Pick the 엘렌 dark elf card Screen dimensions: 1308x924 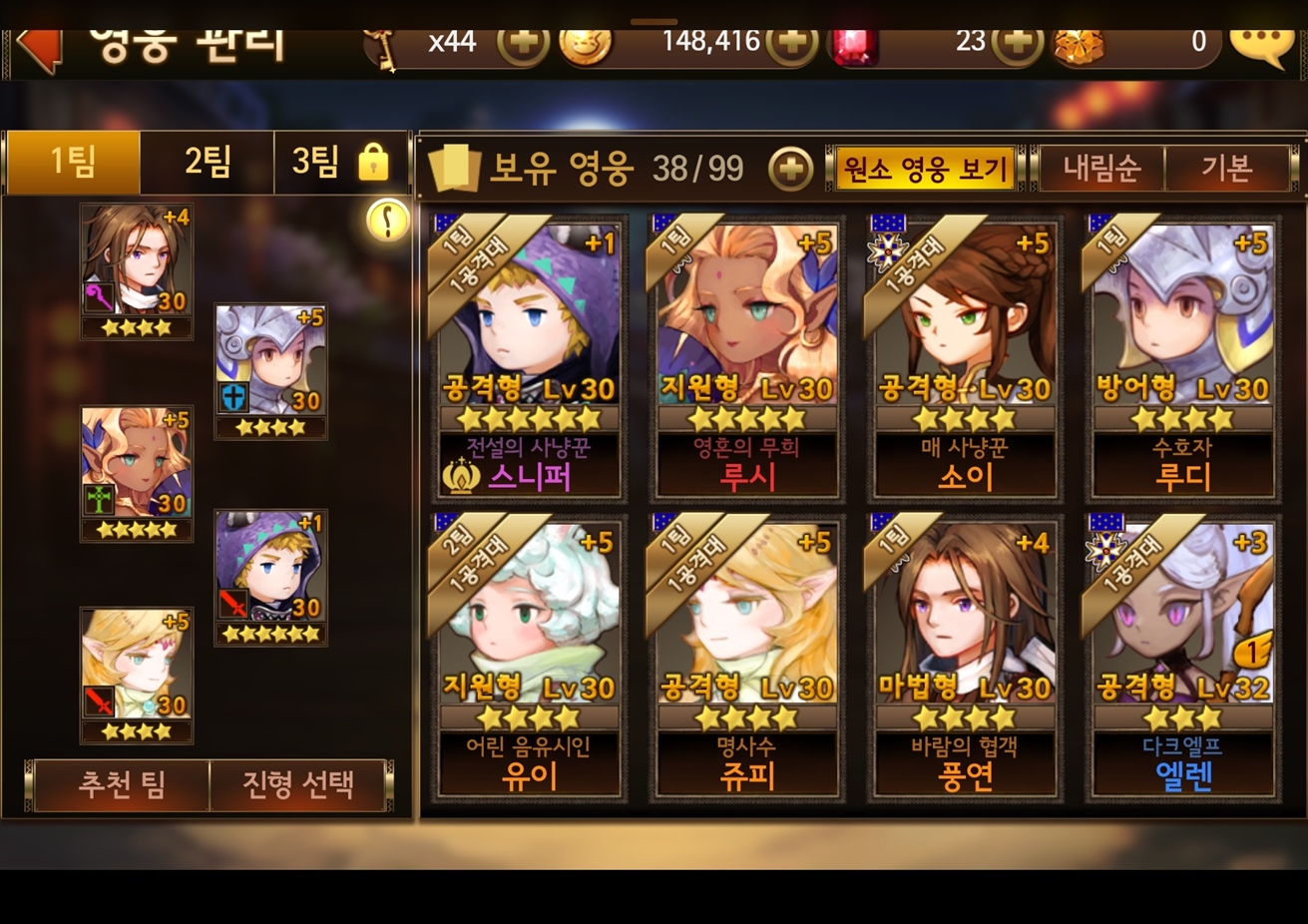[1182, 657]
